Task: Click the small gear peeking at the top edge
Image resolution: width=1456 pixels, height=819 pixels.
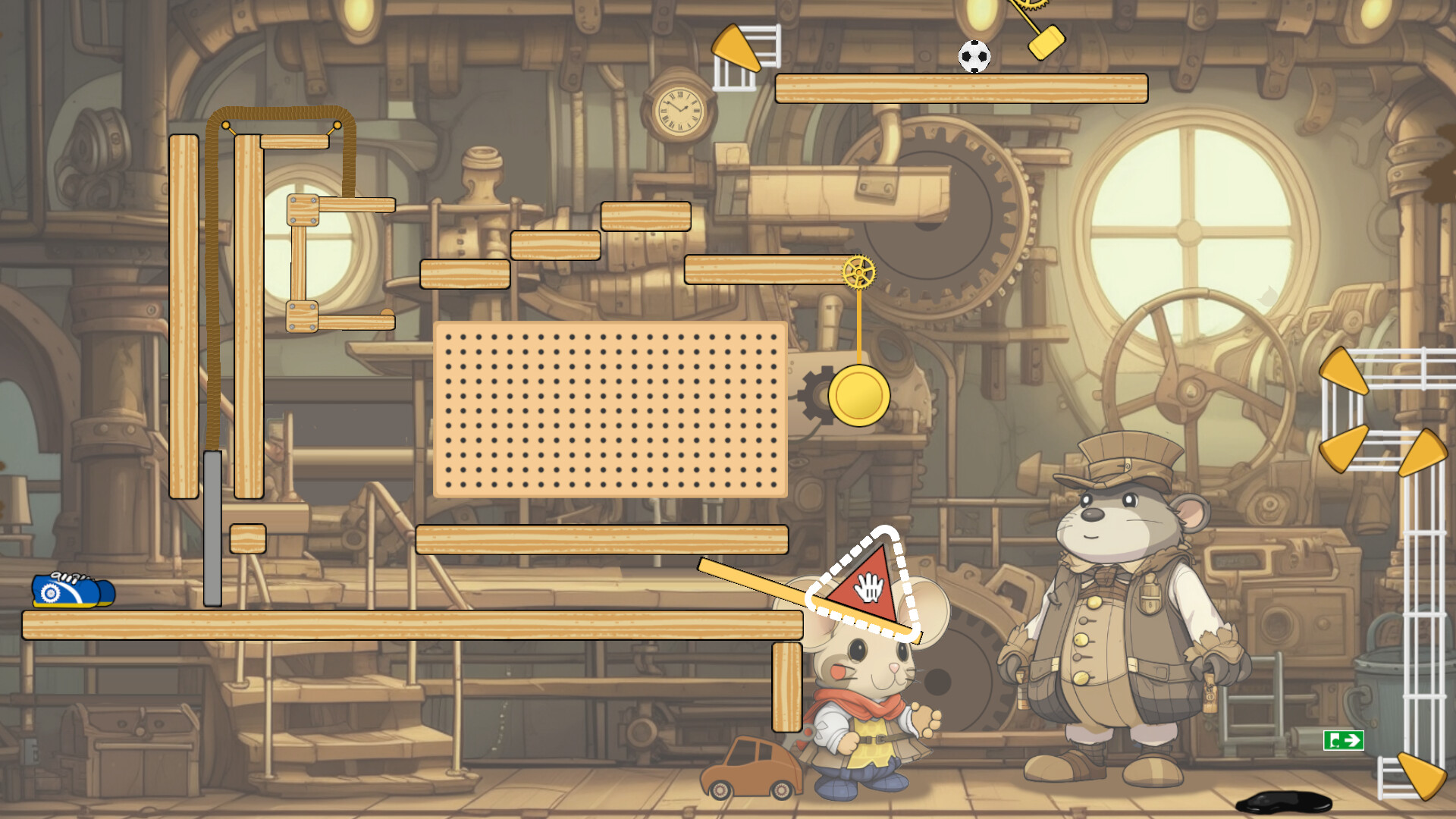Action: tap(1031, 6)
